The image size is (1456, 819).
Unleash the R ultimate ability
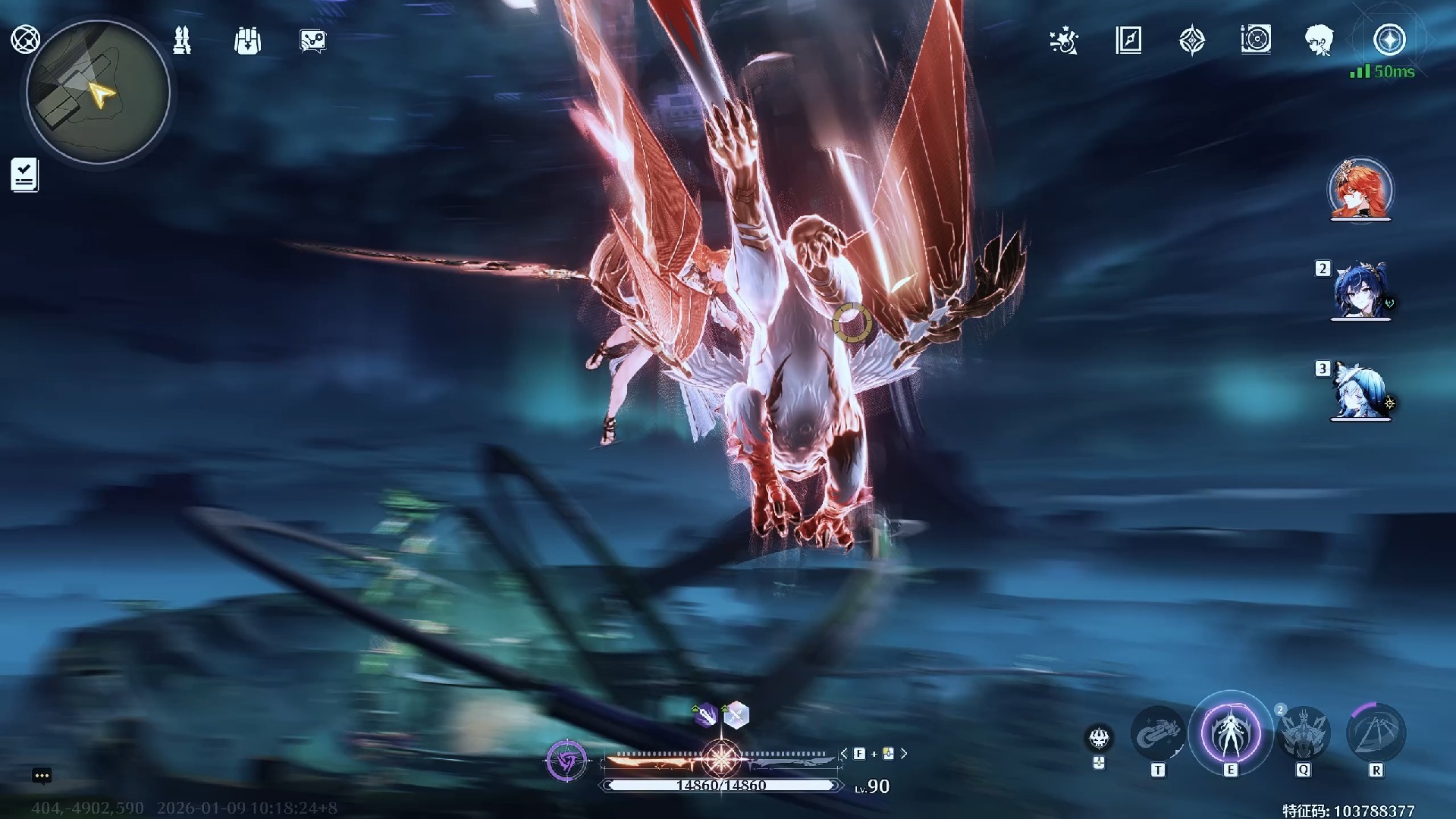coord(1376,734)
